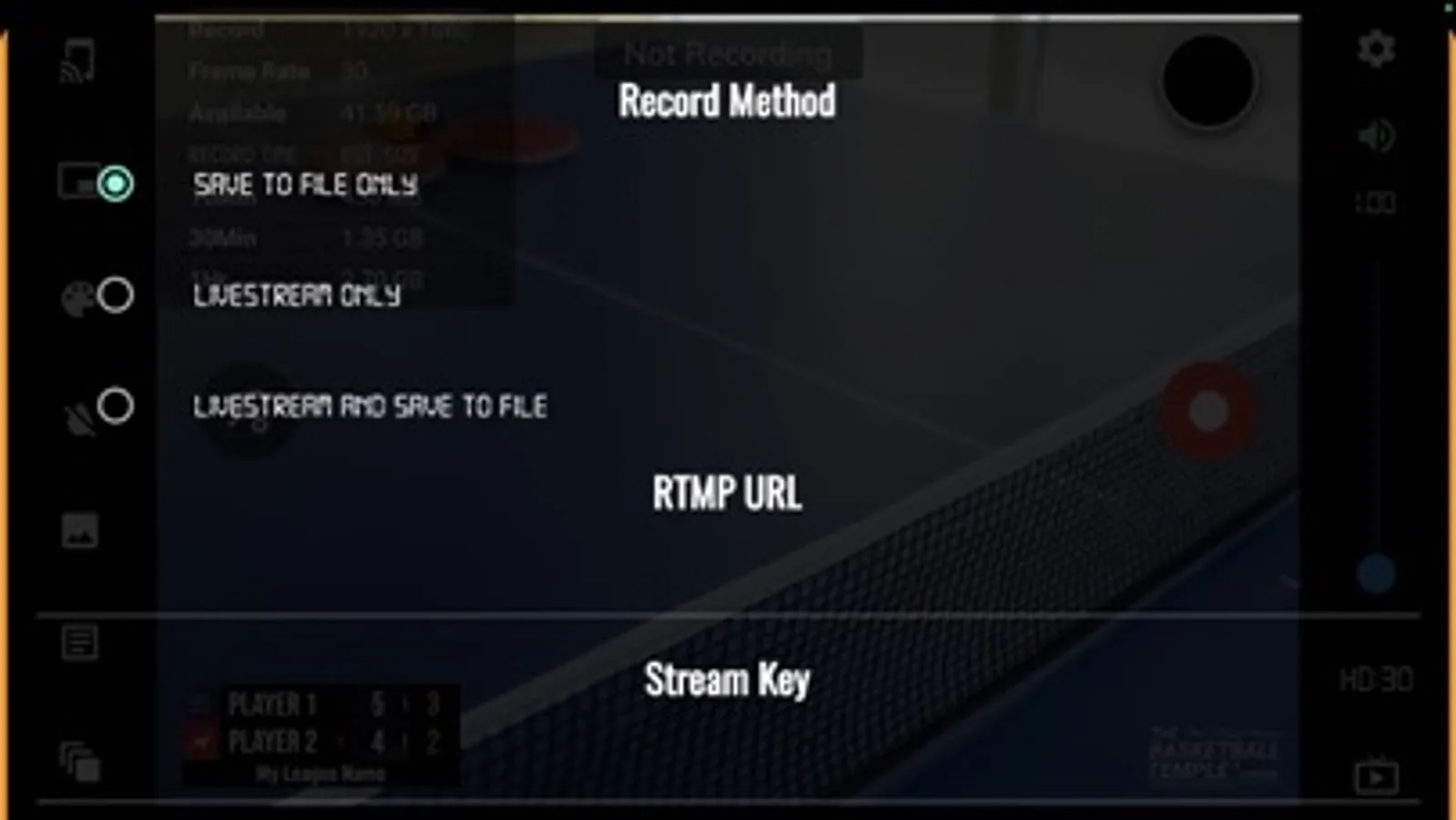Adjust the zoom slider on the right
1456x820 pixels.
1378,574
